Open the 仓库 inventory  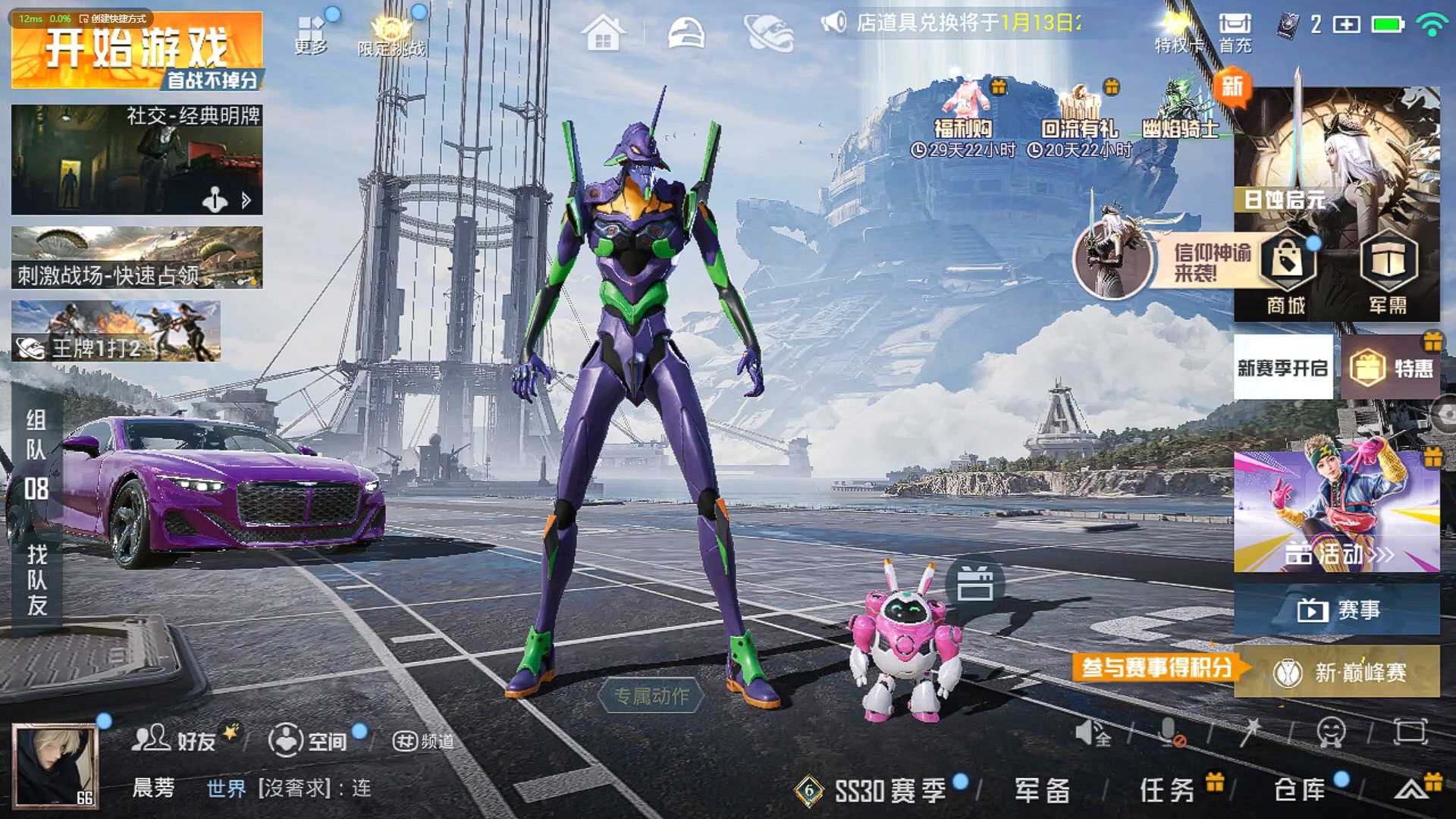tap(1300, 790)
